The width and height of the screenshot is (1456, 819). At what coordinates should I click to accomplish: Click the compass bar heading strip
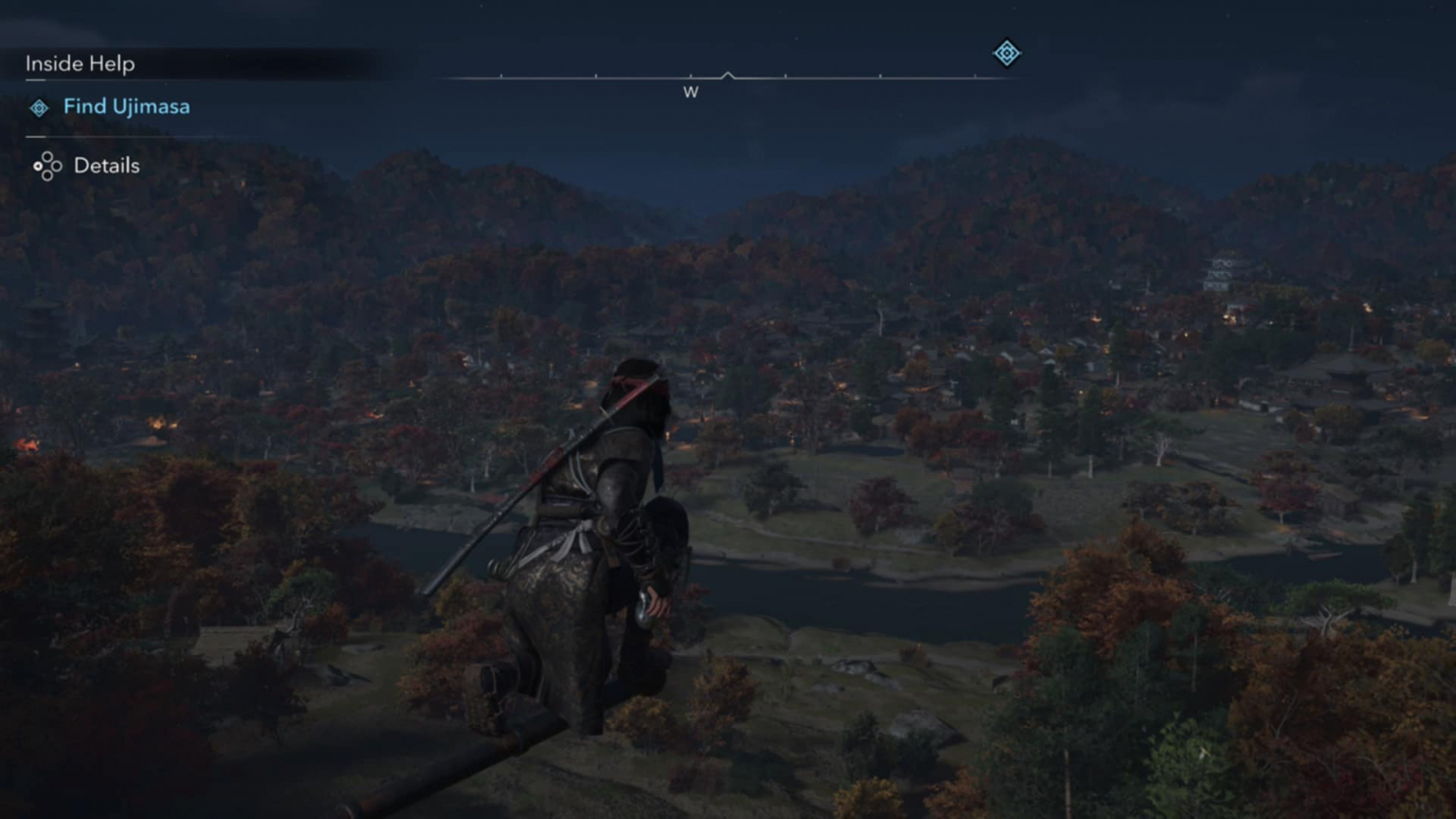[x=728, y=77]
